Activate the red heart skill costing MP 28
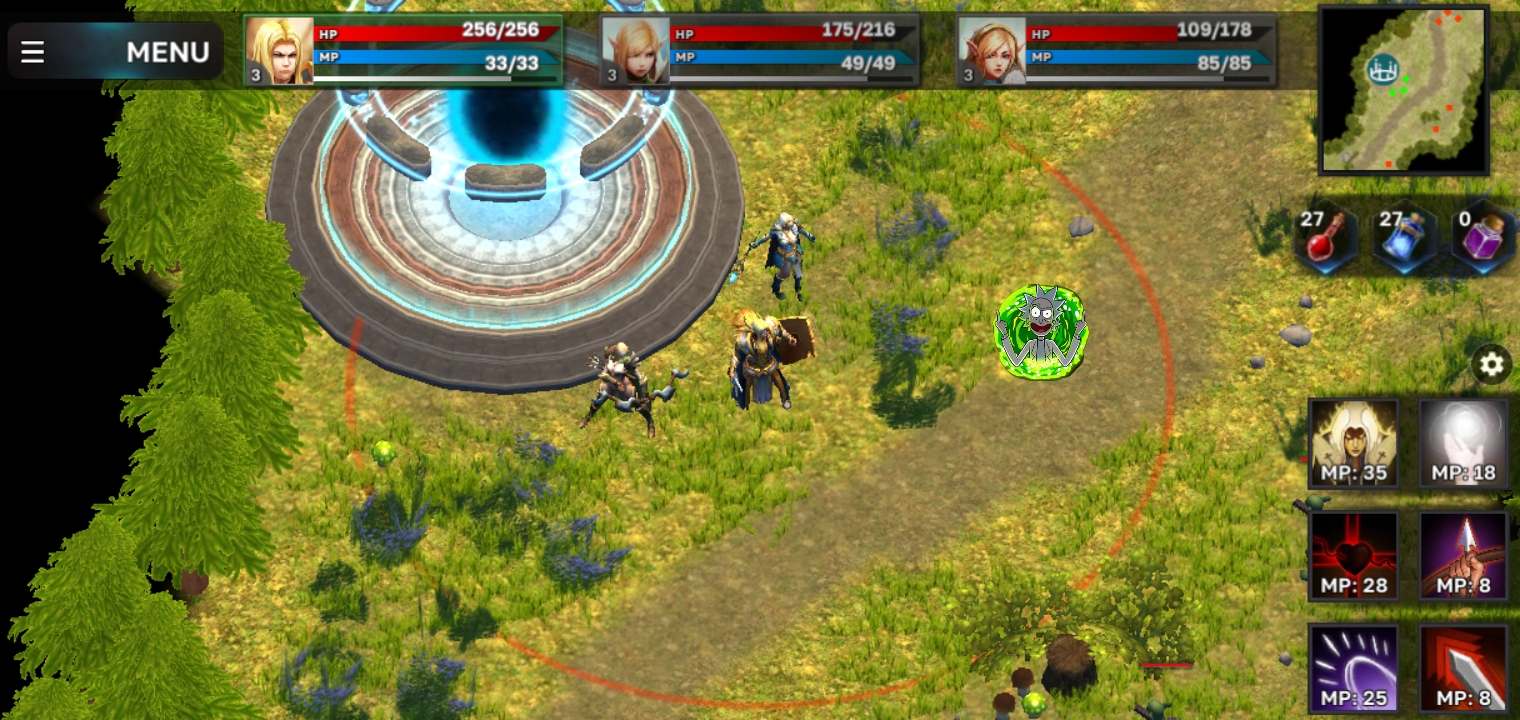Screen dimensions: 1520x720 coord(1354,556)
